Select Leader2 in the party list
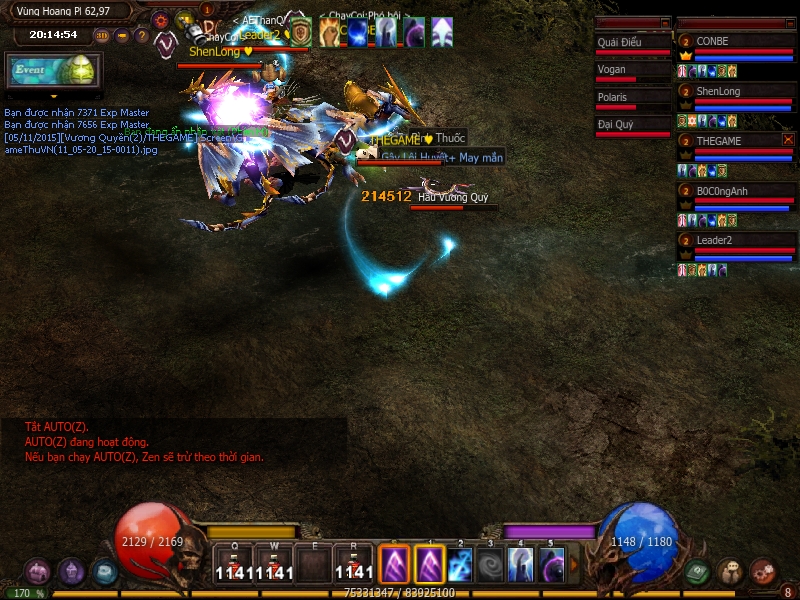The width and height of the screenshot is (800, 600). [734, 241]
